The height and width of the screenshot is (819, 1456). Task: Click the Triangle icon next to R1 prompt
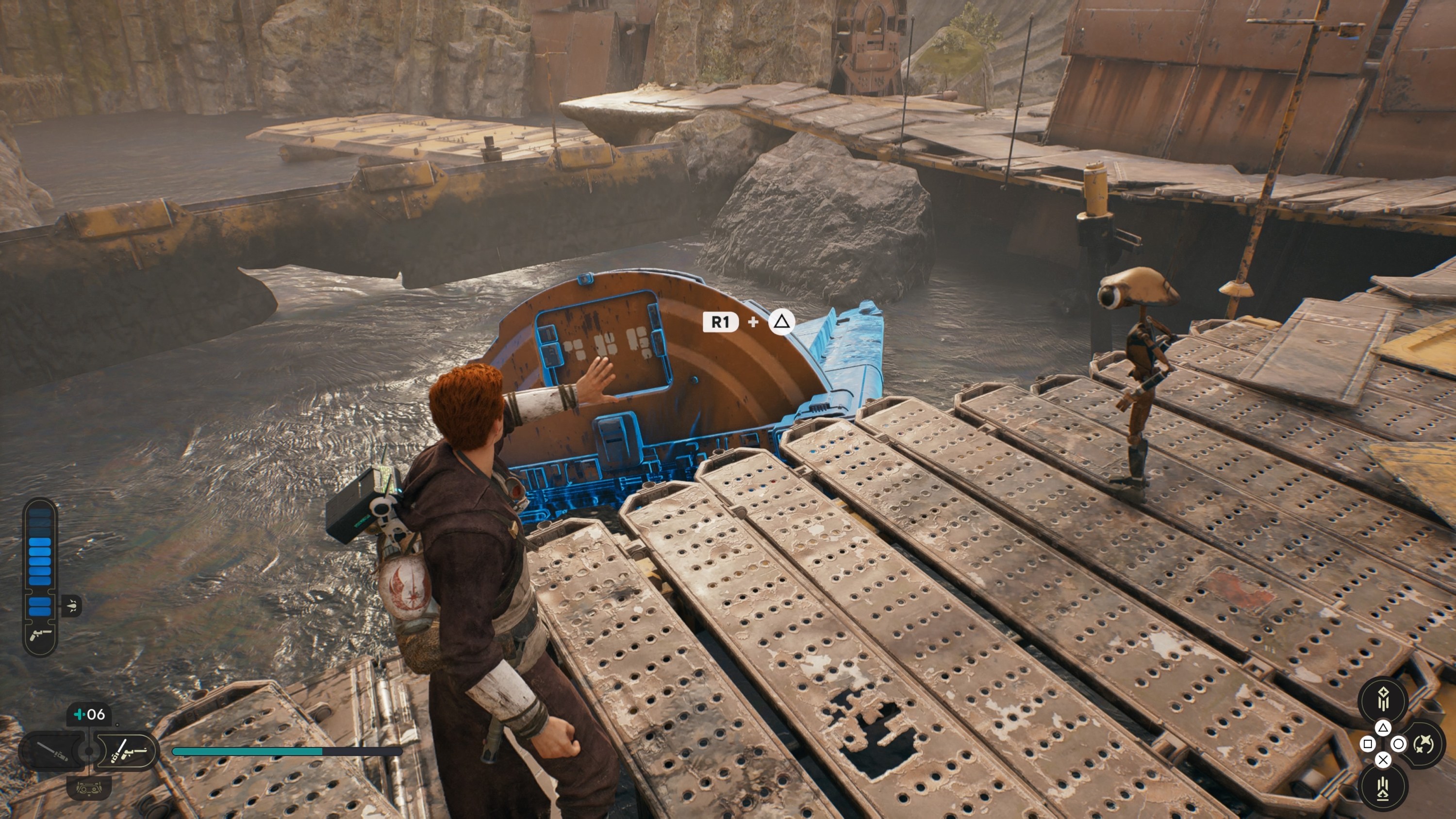(x=782, y=323)
